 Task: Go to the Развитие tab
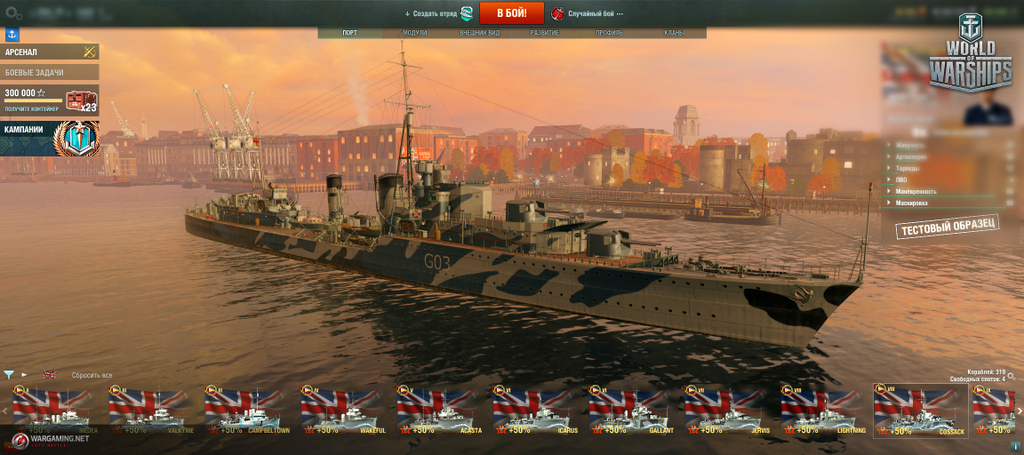(x=545, y=33)
